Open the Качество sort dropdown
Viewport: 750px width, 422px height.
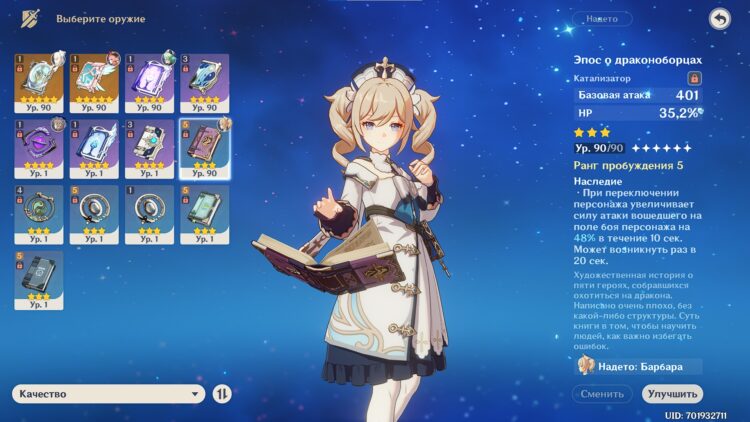point(108,394)
